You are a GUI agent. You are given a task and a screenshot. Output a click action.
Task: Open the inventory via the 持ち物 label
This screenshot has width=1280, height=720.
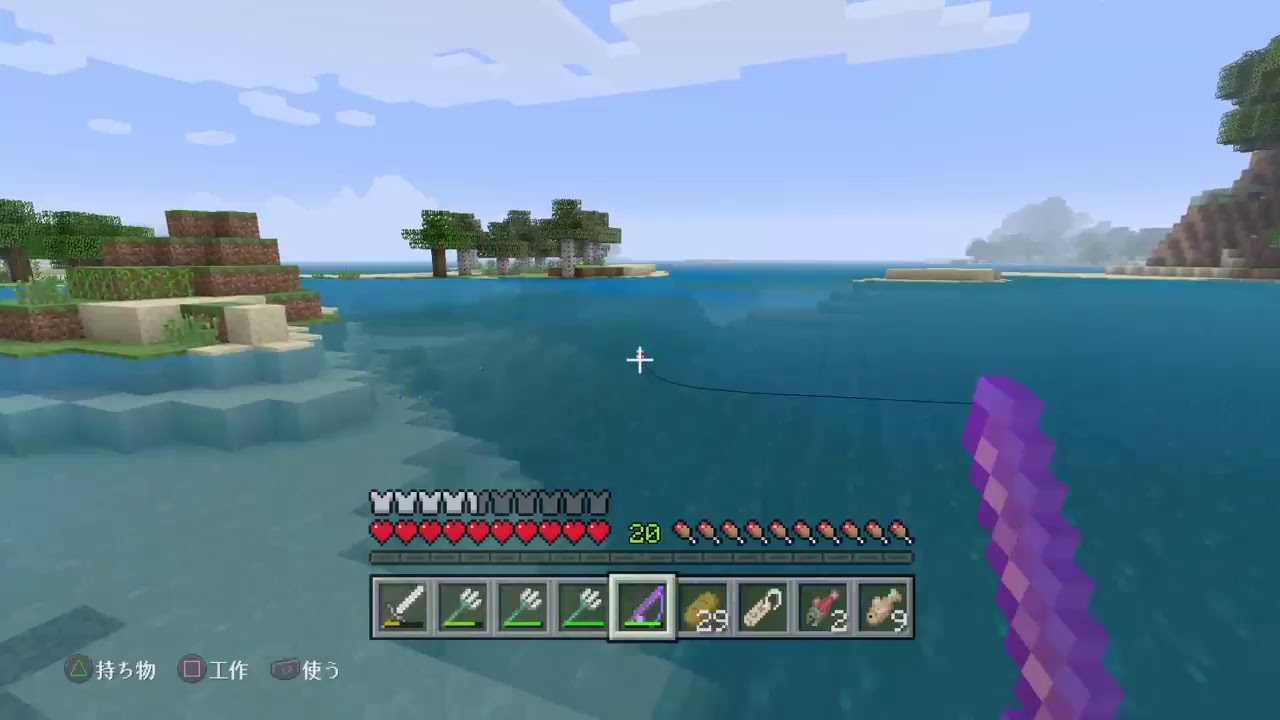128,671
